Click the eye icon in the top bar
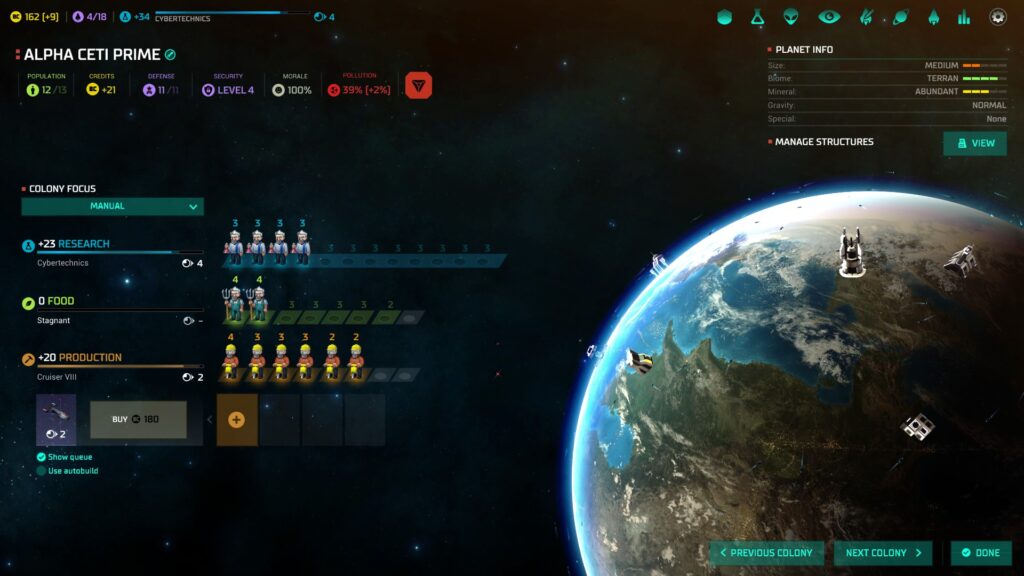The image size is (1024, 576). (x=829, y=17)
